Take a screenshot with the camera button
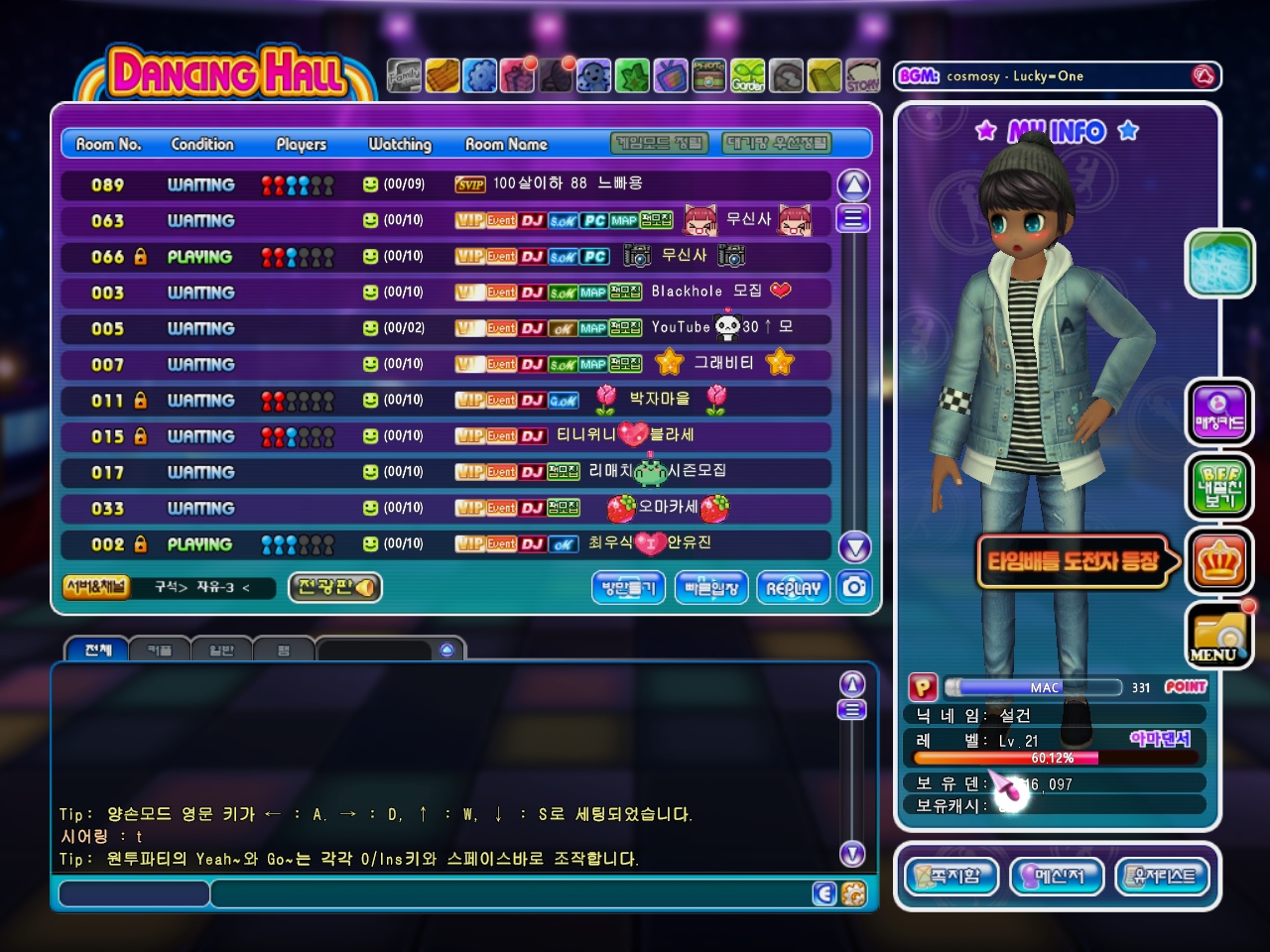 [x=854, y=587]
